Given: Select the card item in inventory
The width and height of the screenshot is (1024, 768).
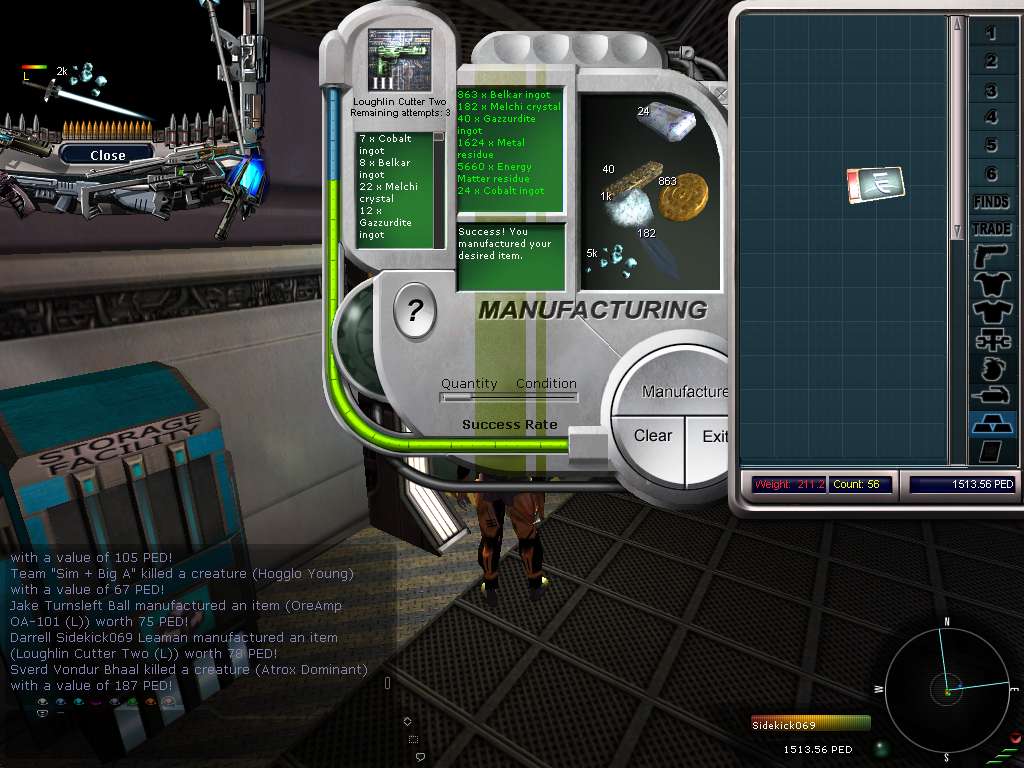Looking at the screenshot, I should (876, 185).
